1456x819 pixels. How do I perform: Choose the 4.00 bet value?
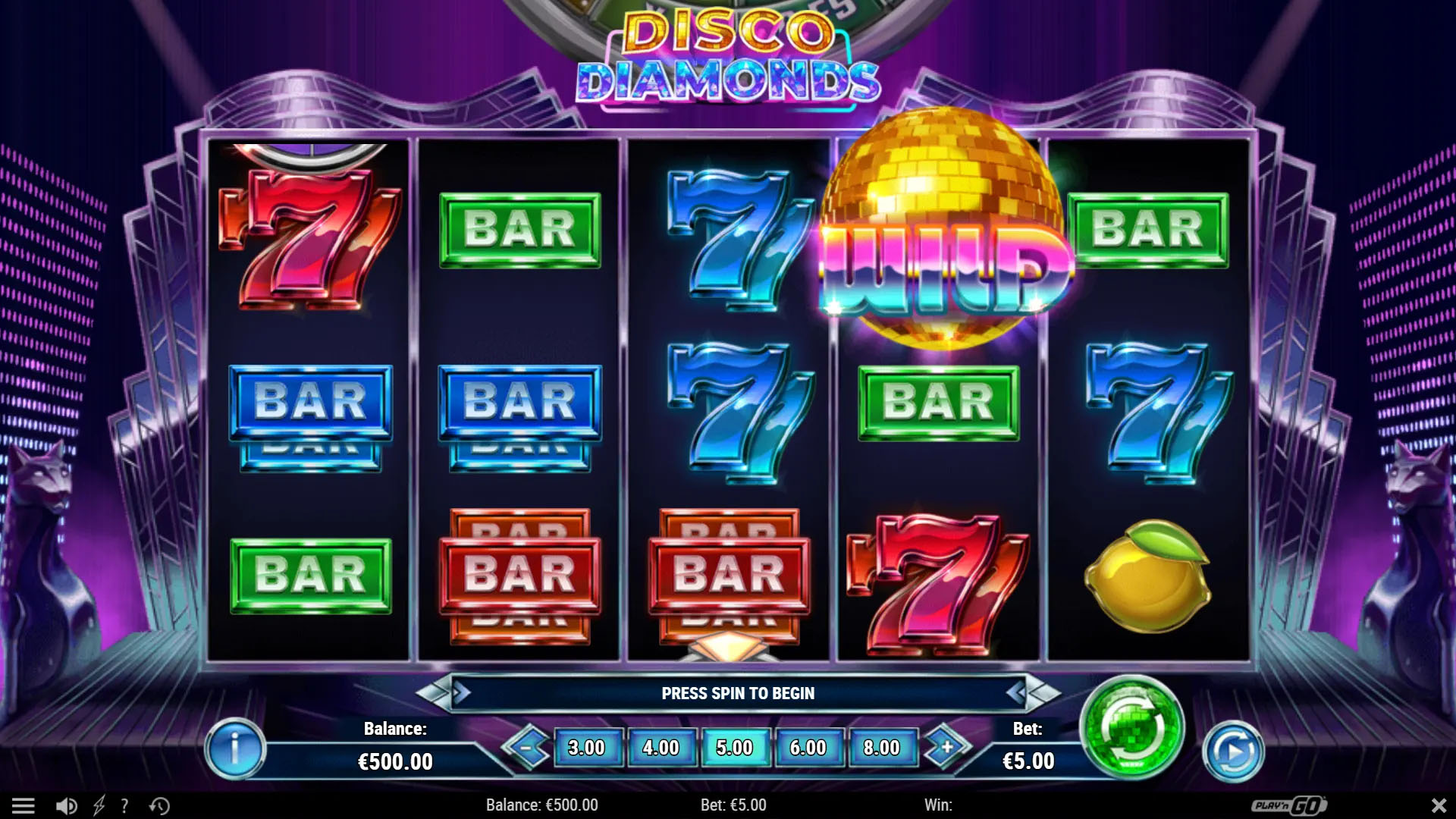pos(661,748)
